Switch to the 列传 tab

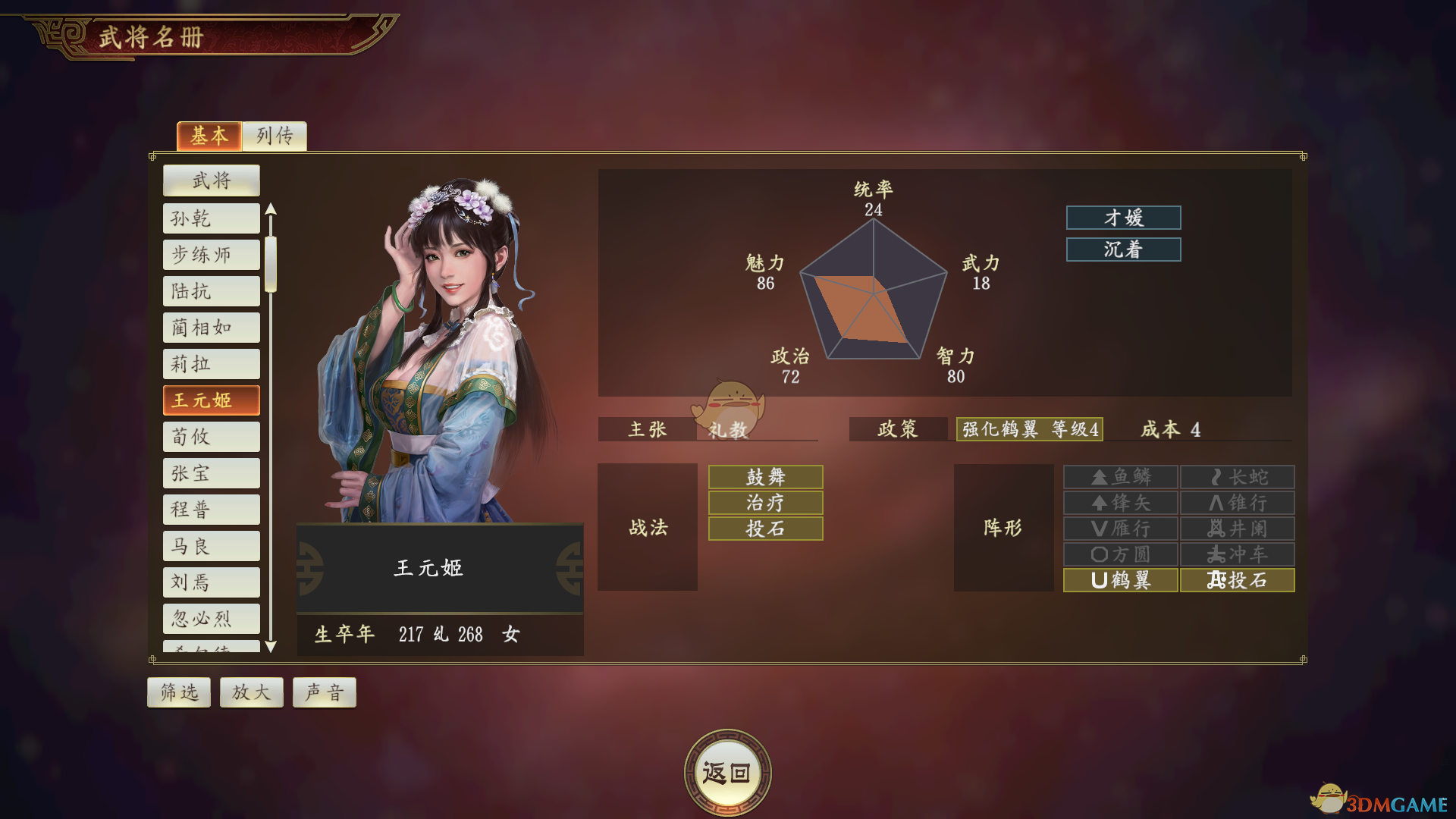275,136
